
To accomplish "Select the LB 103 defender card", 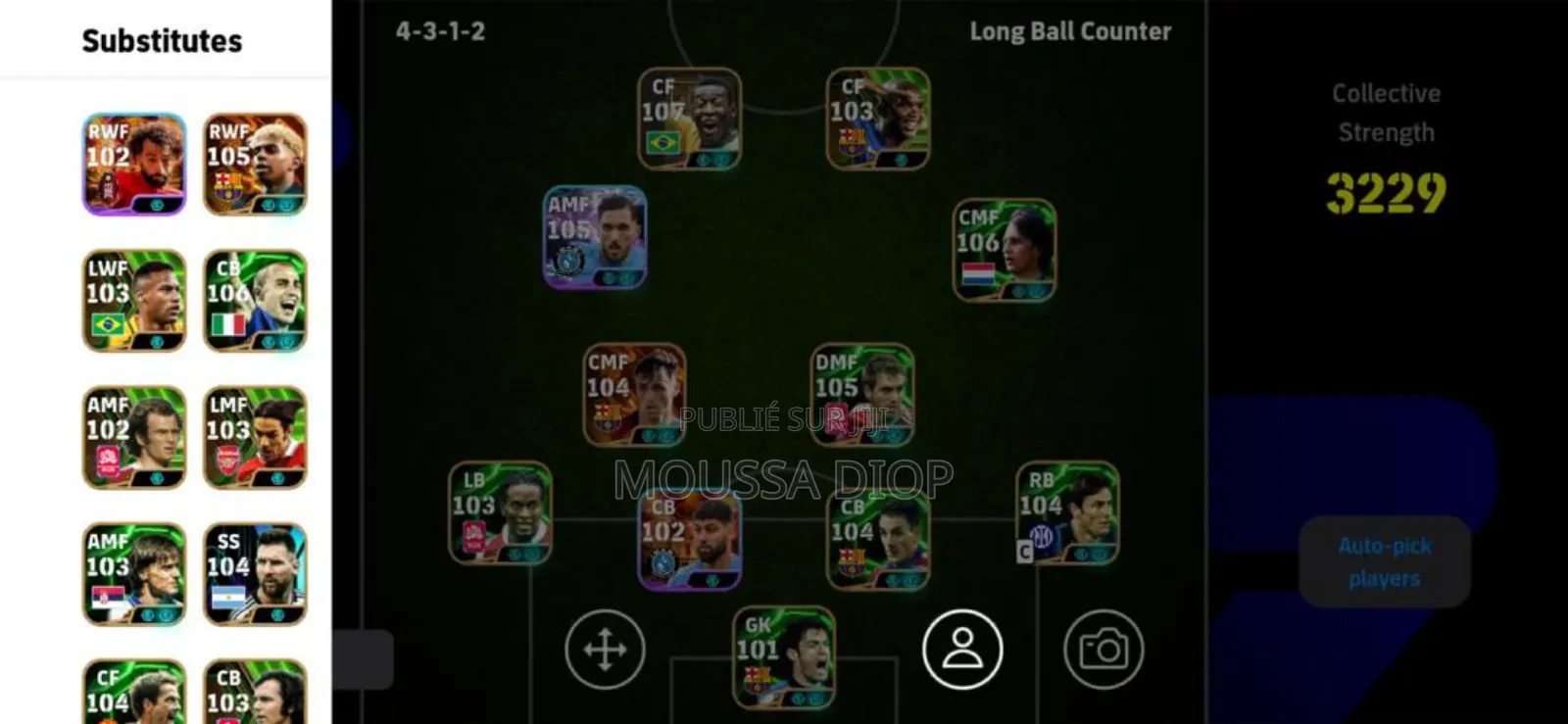I will [500, 512].
